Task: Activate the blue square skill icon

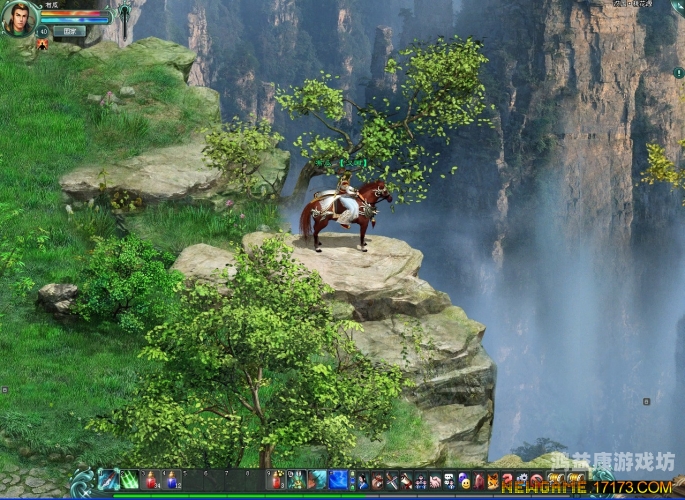Action: click(339, 480)
